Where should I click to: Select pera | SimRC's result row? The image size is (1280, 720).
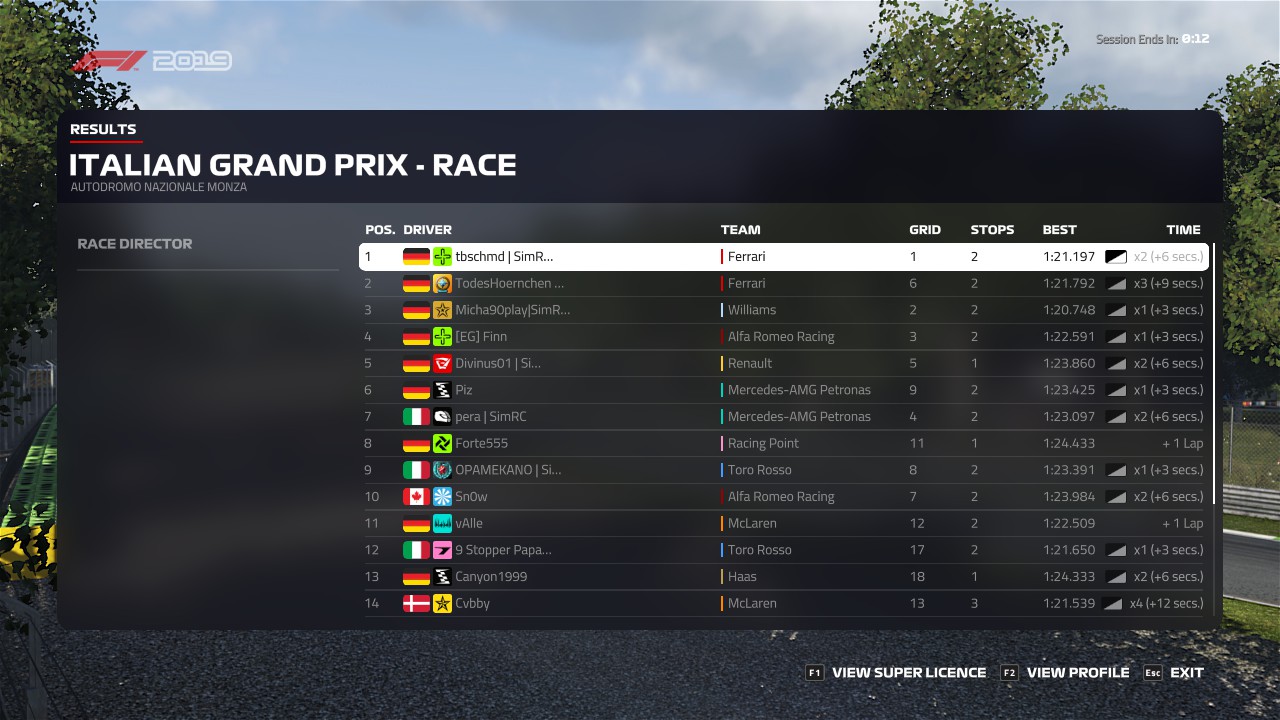[783, 417]
